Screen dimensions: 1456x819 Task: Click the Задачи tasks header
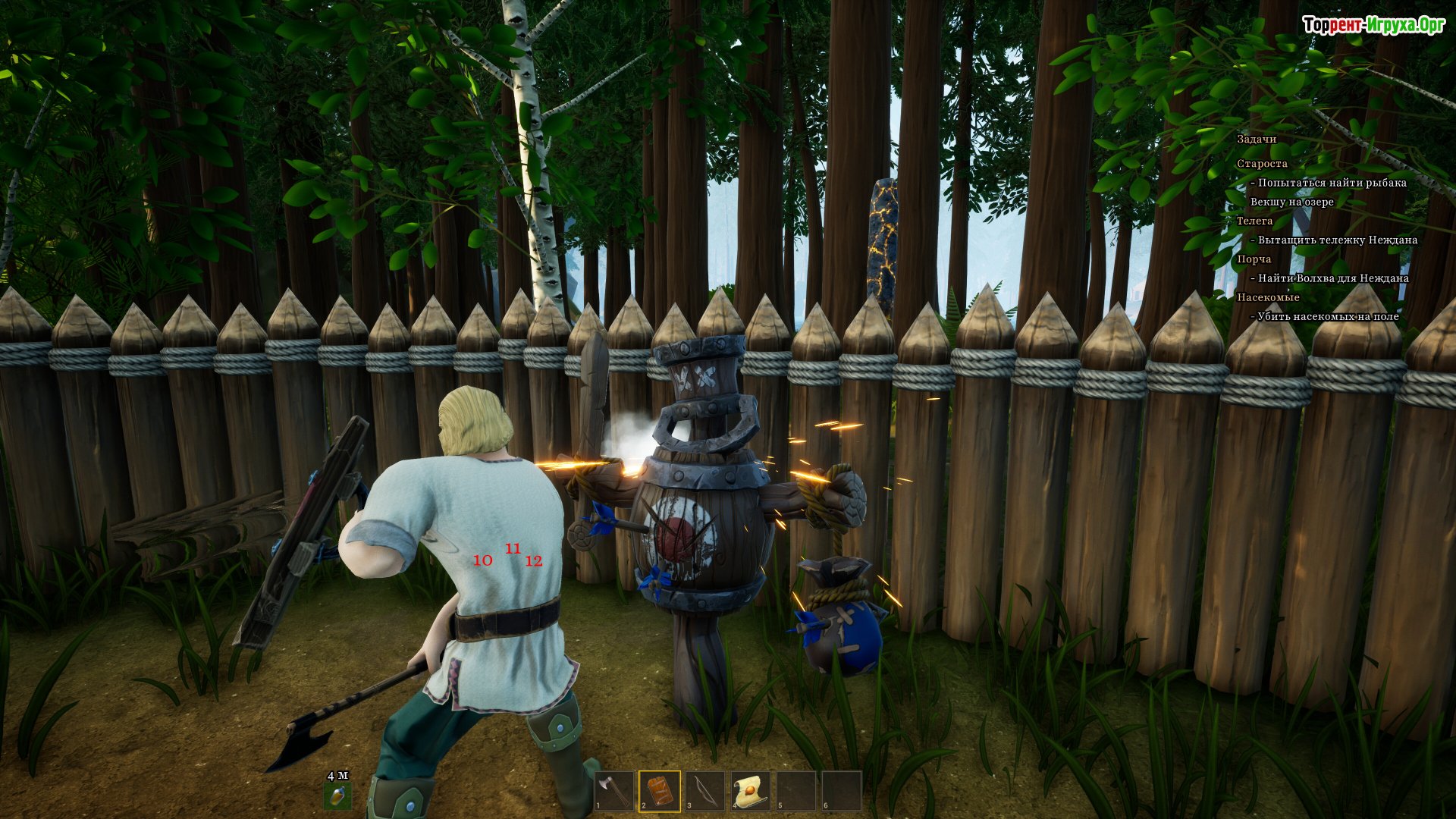1257,140
